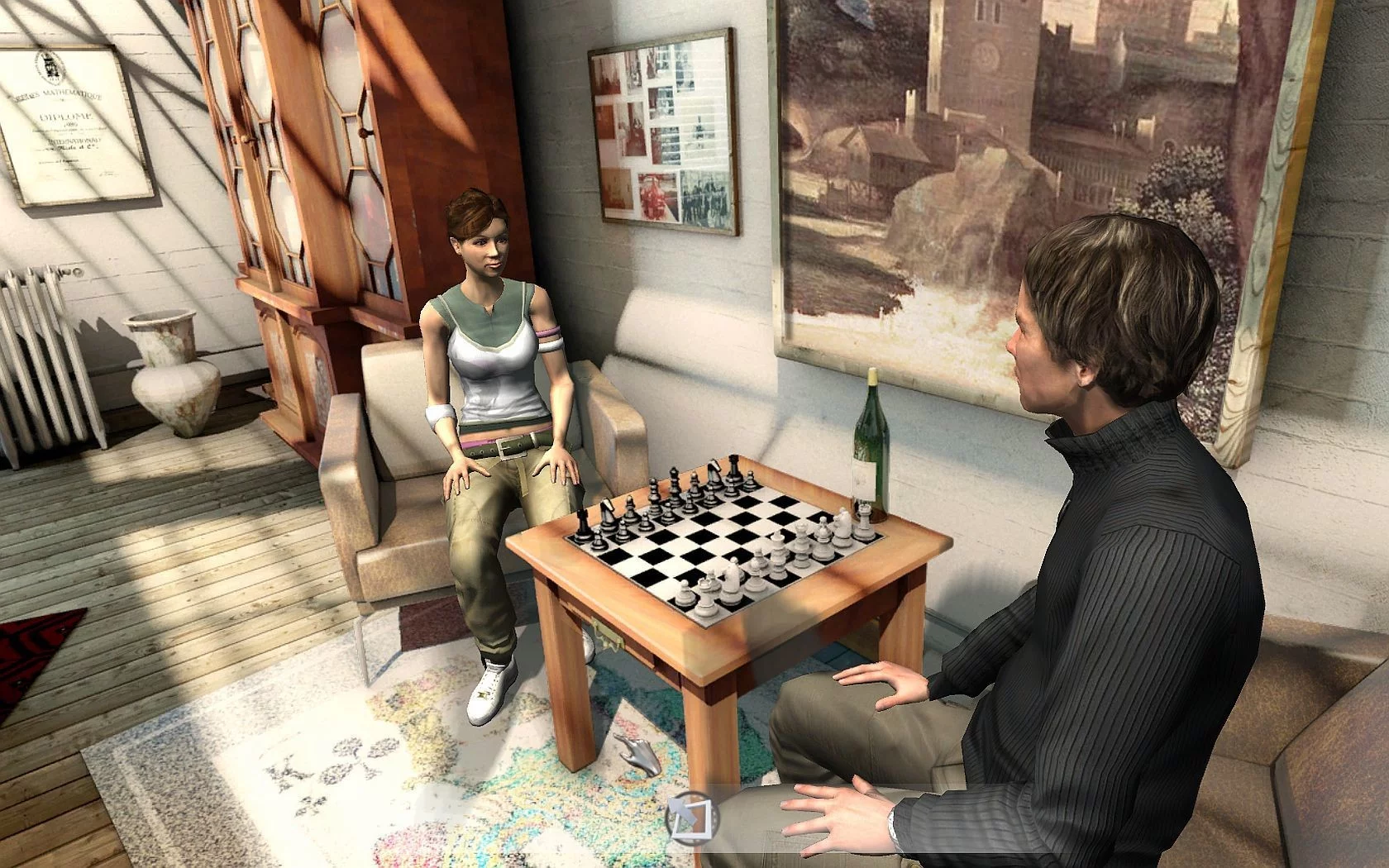Click the exit arrow icon to end the dialogue
The width and height of the screenshot is (1389, 868).
pyautogui.click(x=692, y=817)
